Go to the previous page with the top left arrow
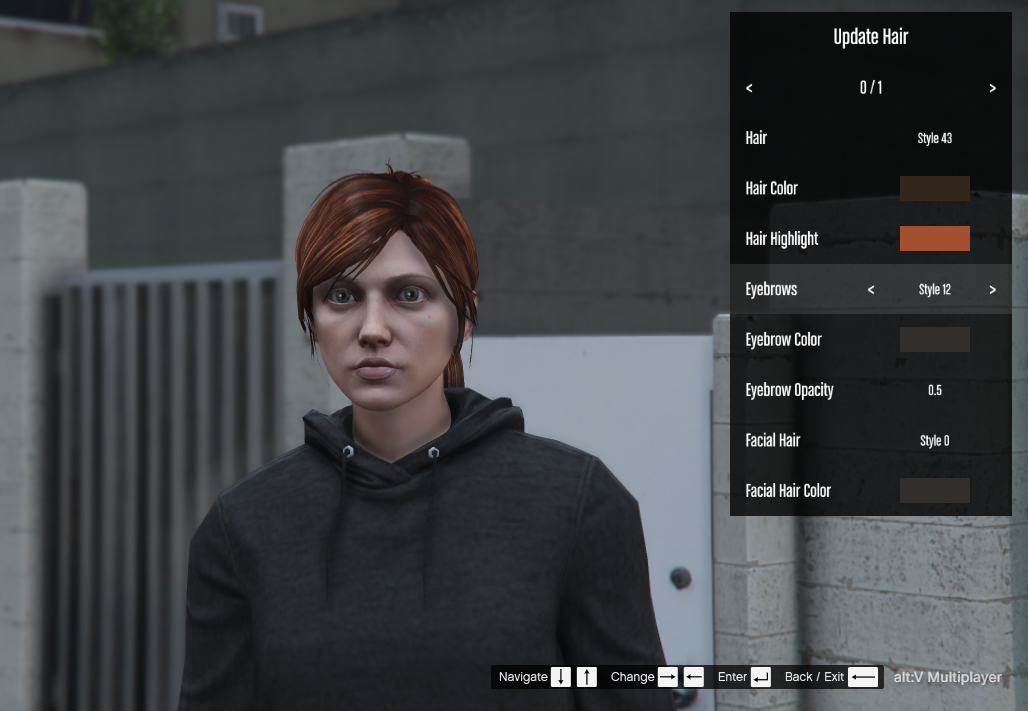Screen dimensions: 1028x711 [x=749, y=88]
